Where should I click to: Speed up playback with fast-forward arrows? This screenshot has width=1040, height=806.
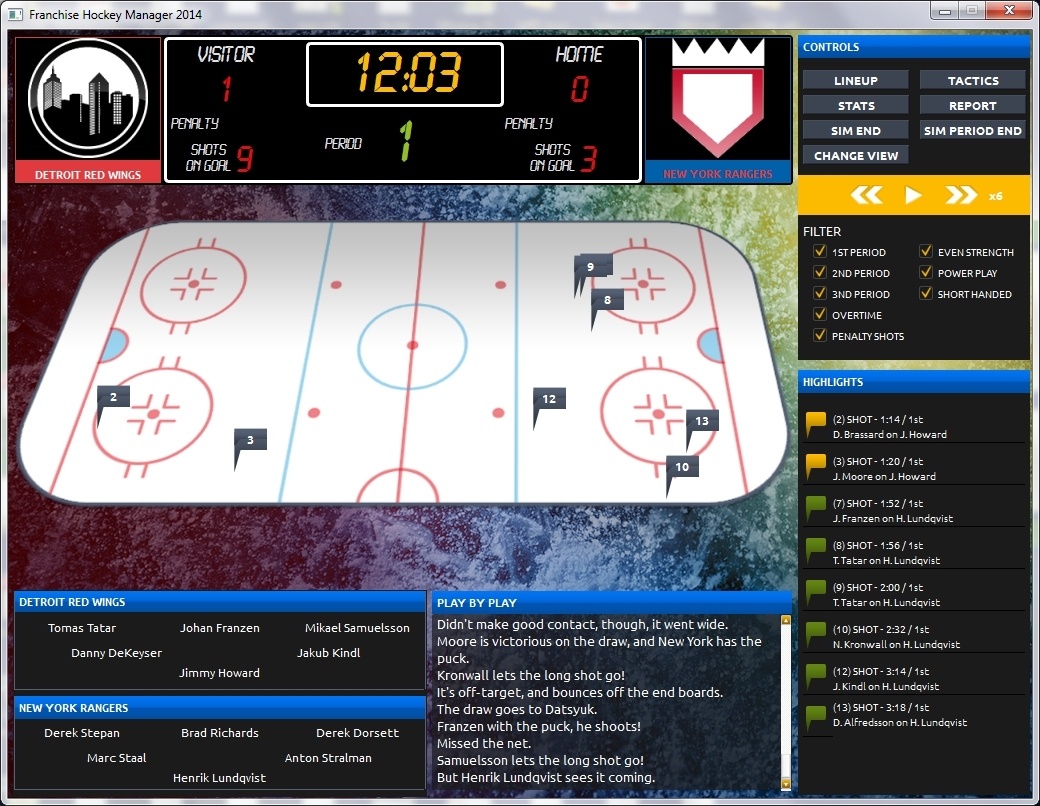pos(960,195)
